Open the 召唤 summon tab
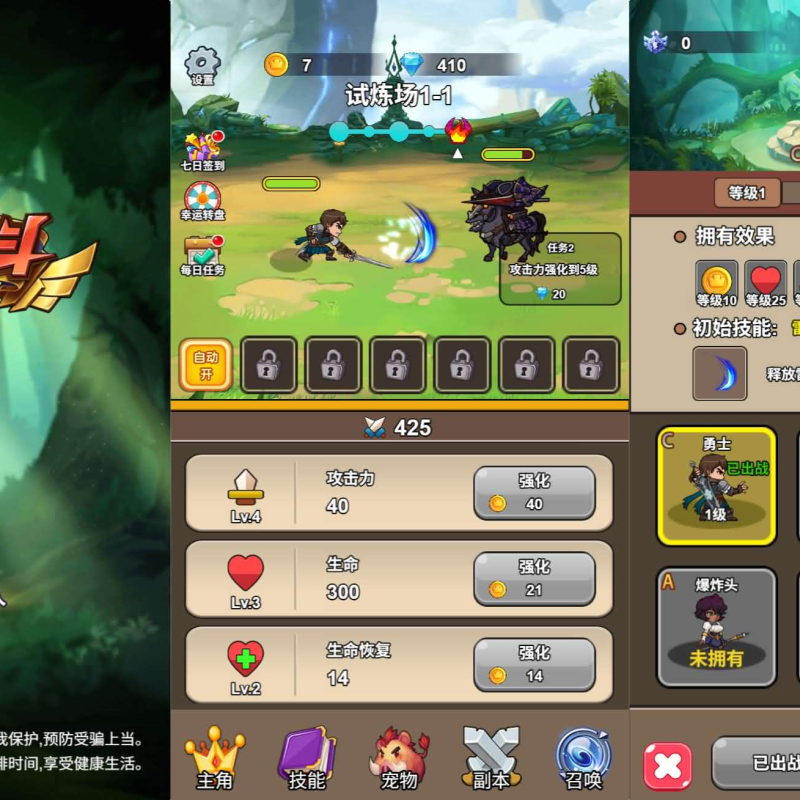800x800 pixels. (x=583, y=758)
